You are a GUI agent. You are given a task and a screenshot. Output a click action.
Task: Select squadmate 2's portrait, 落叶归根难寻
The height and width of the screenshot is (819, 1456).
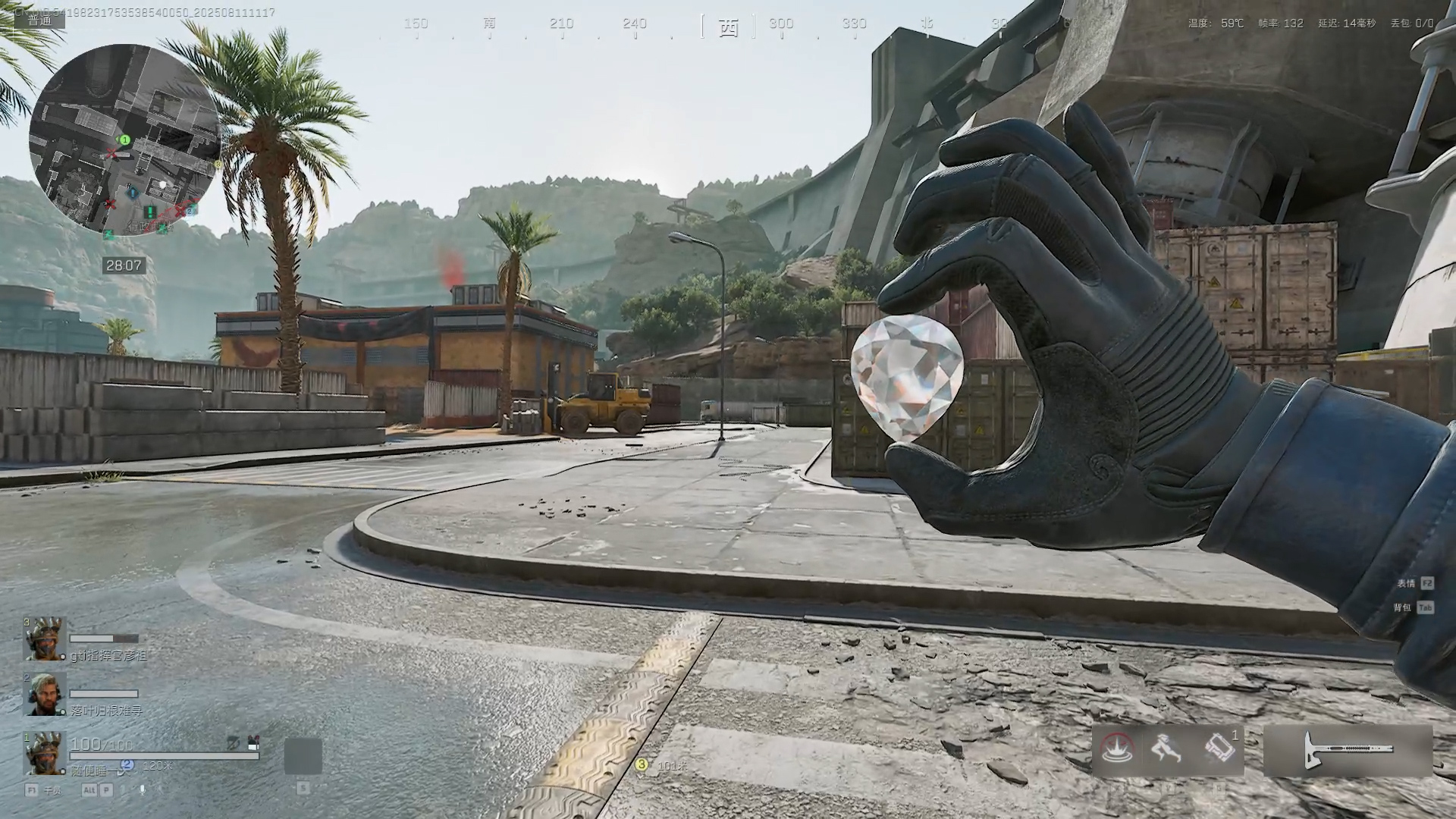point(44,695)
